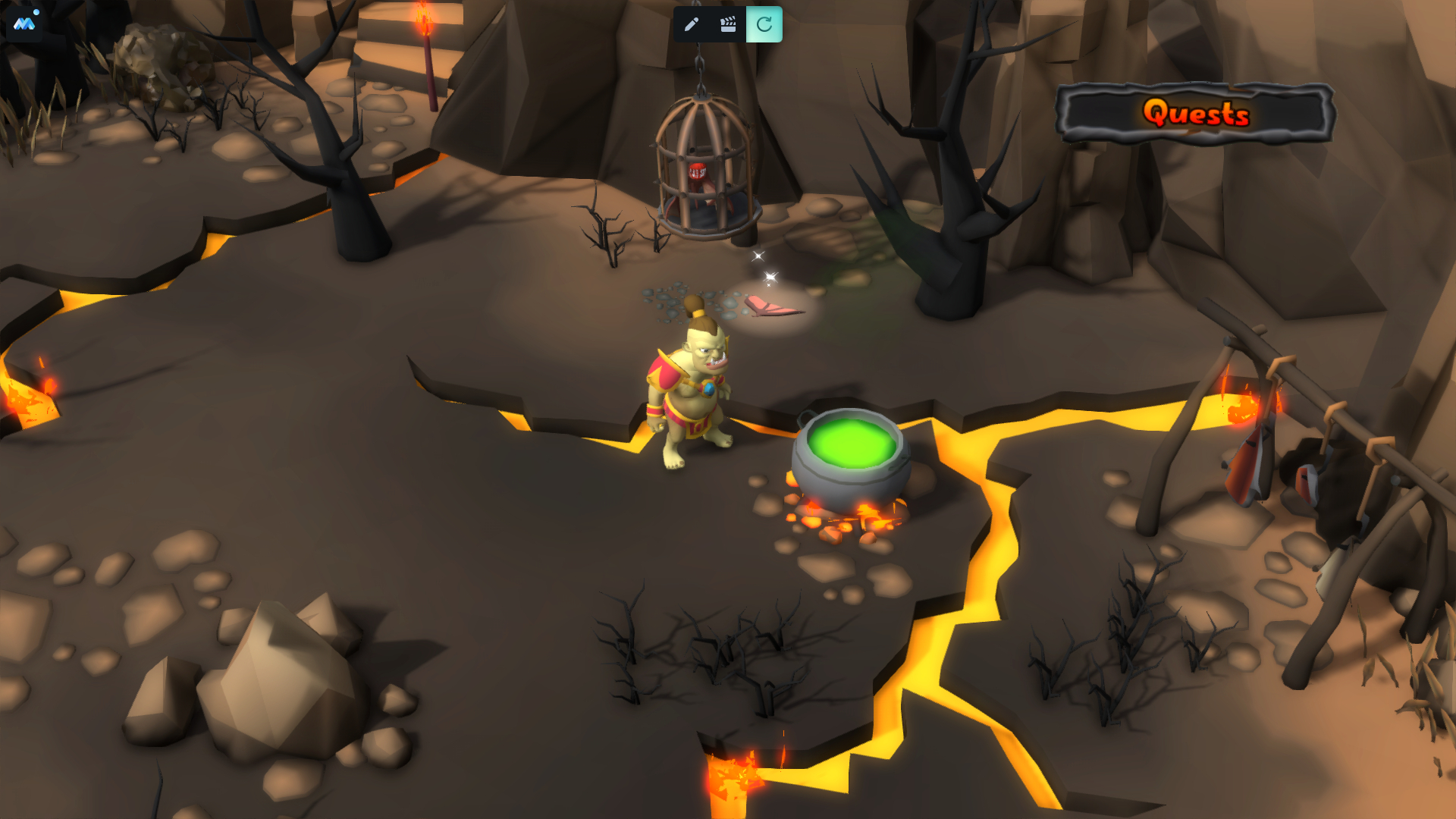Select the clapperboard play mode button
Image resolution: width=1456 pixels, height=819 pixels.
[728, 24]
